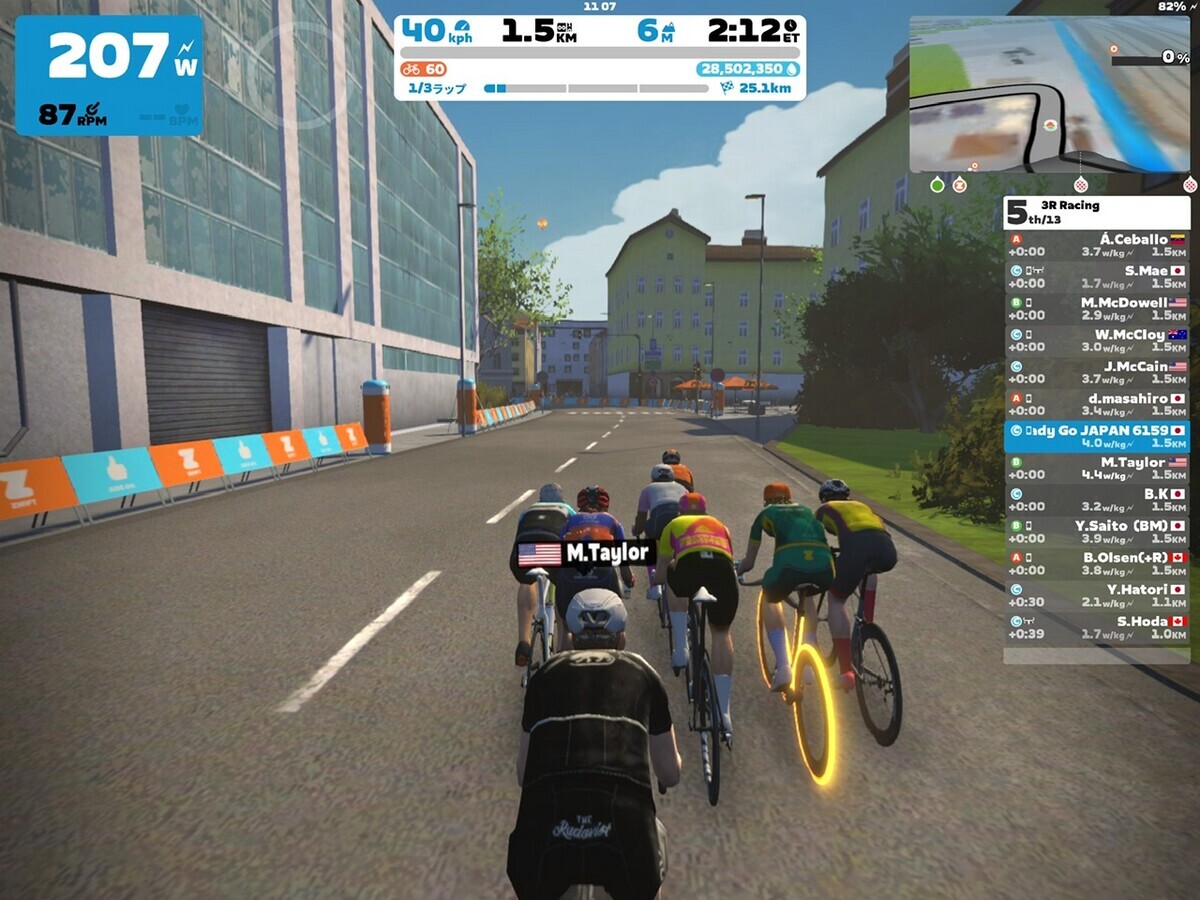Pick J.McCain from the rider list

[x=1096, y=373]
